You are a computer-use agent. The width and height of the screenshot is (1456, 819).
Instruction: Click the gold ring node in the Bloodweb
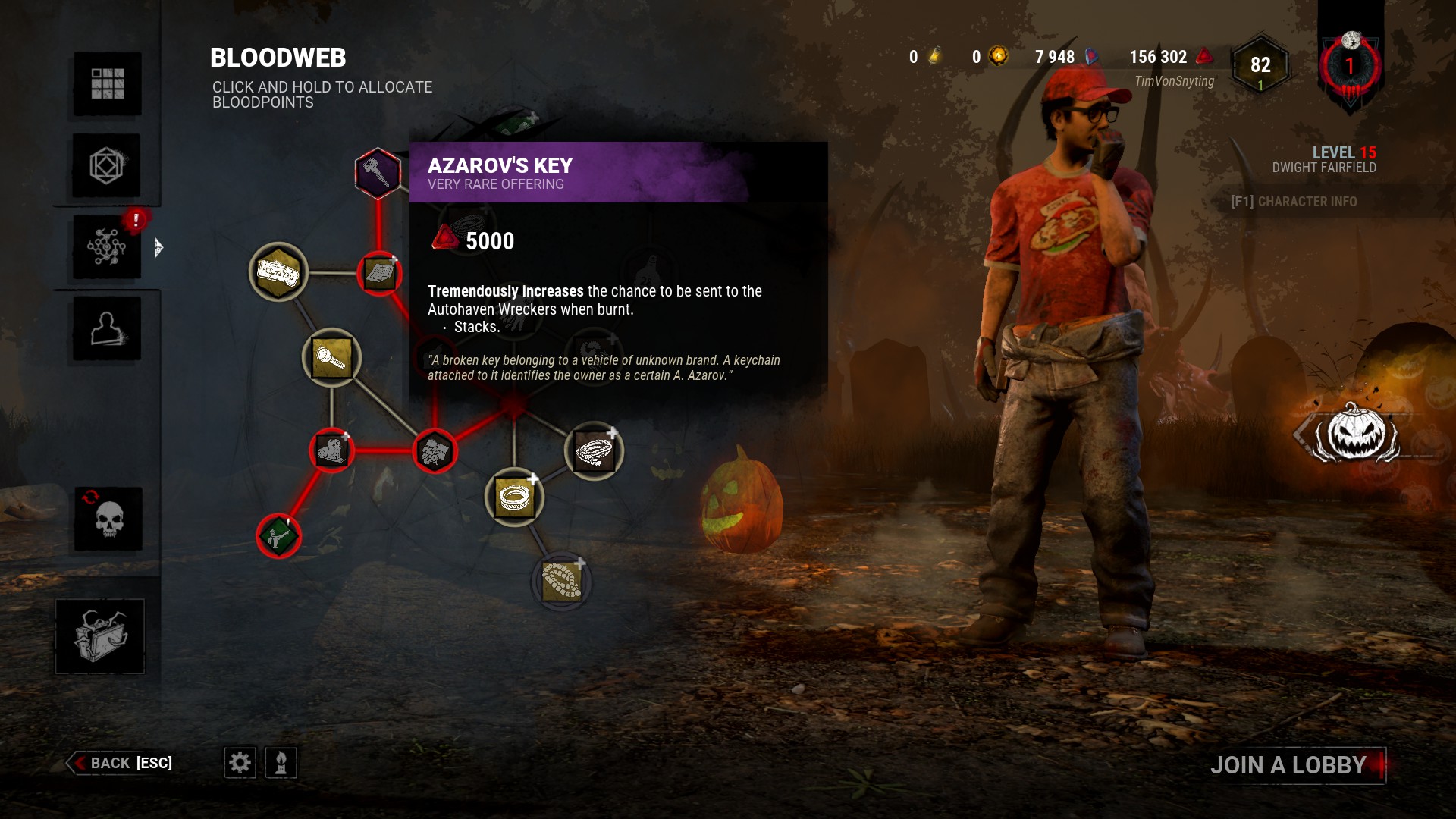tap(516, 497)
